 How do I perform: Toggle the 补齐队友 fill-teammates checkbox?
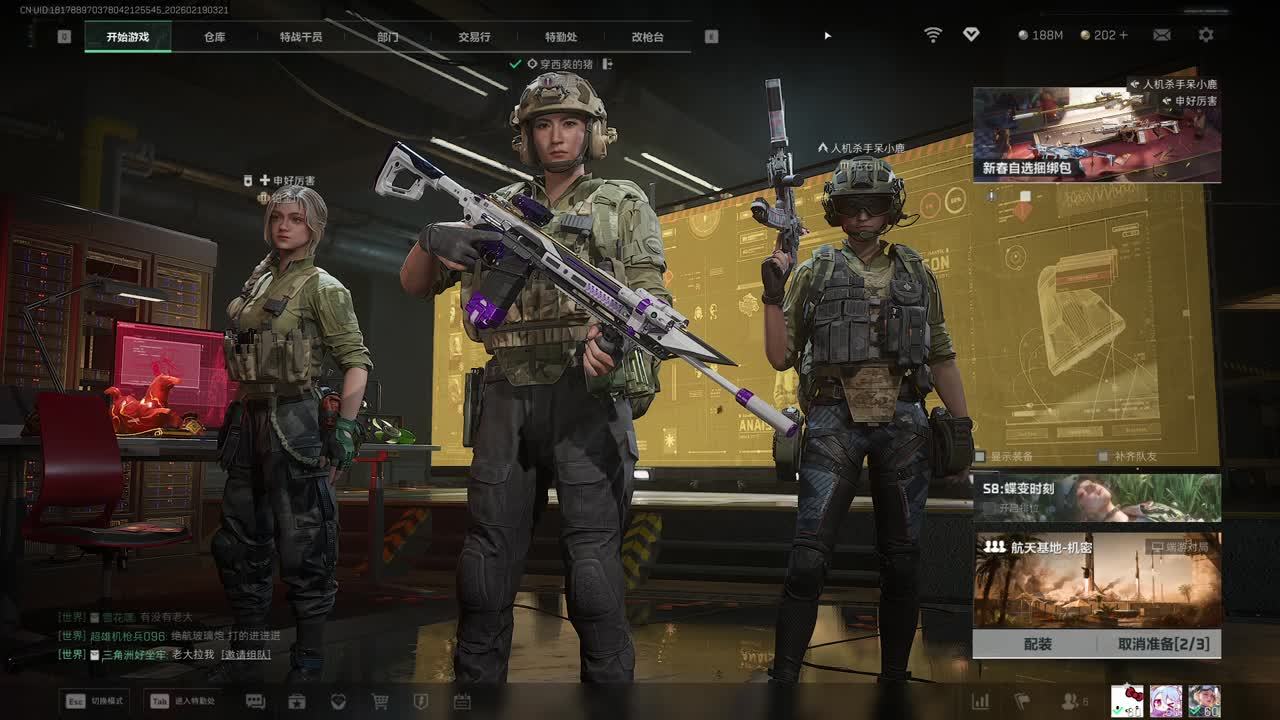click(x=1103, y=457)
